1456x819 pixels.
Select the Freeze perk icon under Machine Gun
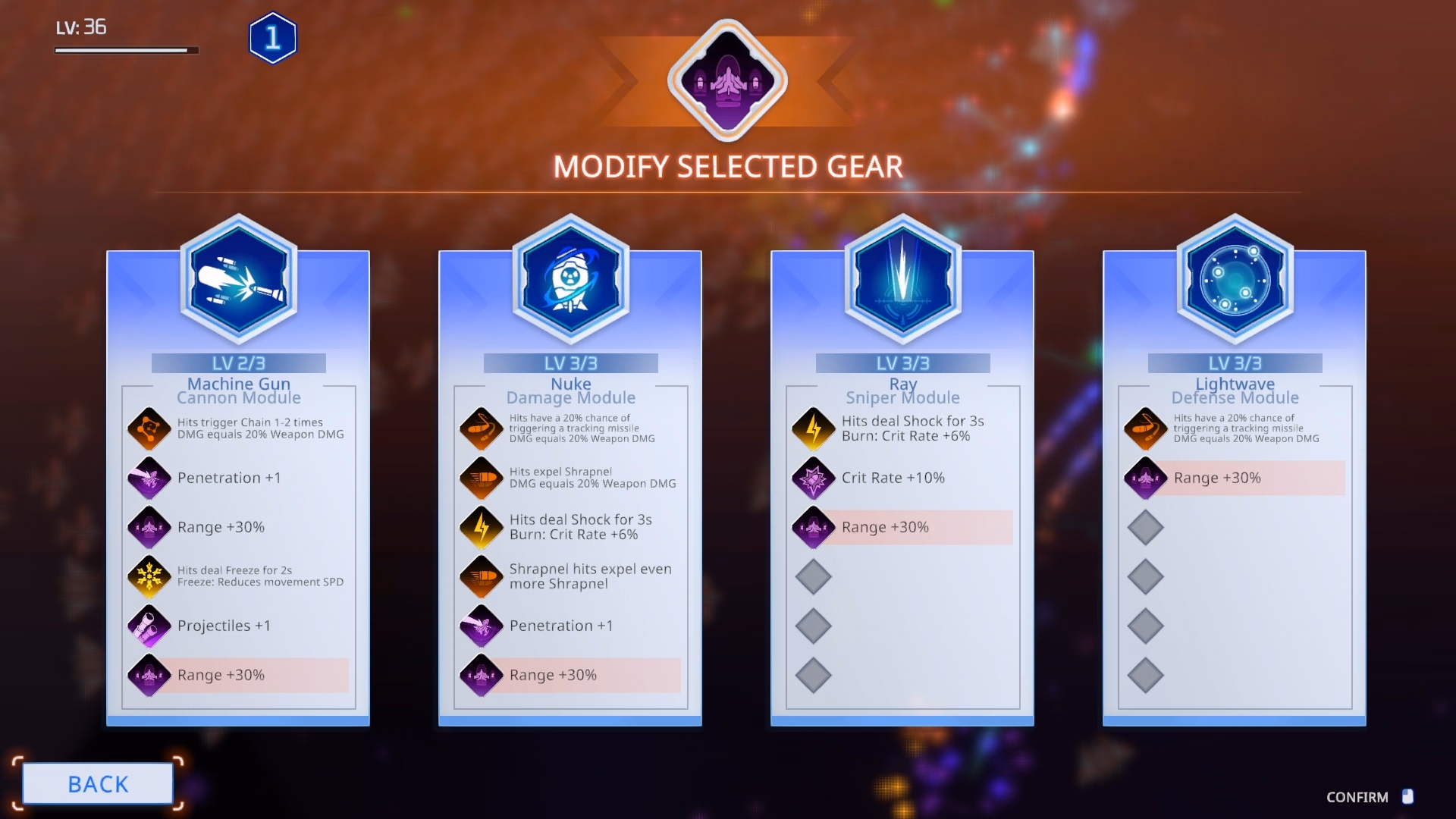pos(149,576)
